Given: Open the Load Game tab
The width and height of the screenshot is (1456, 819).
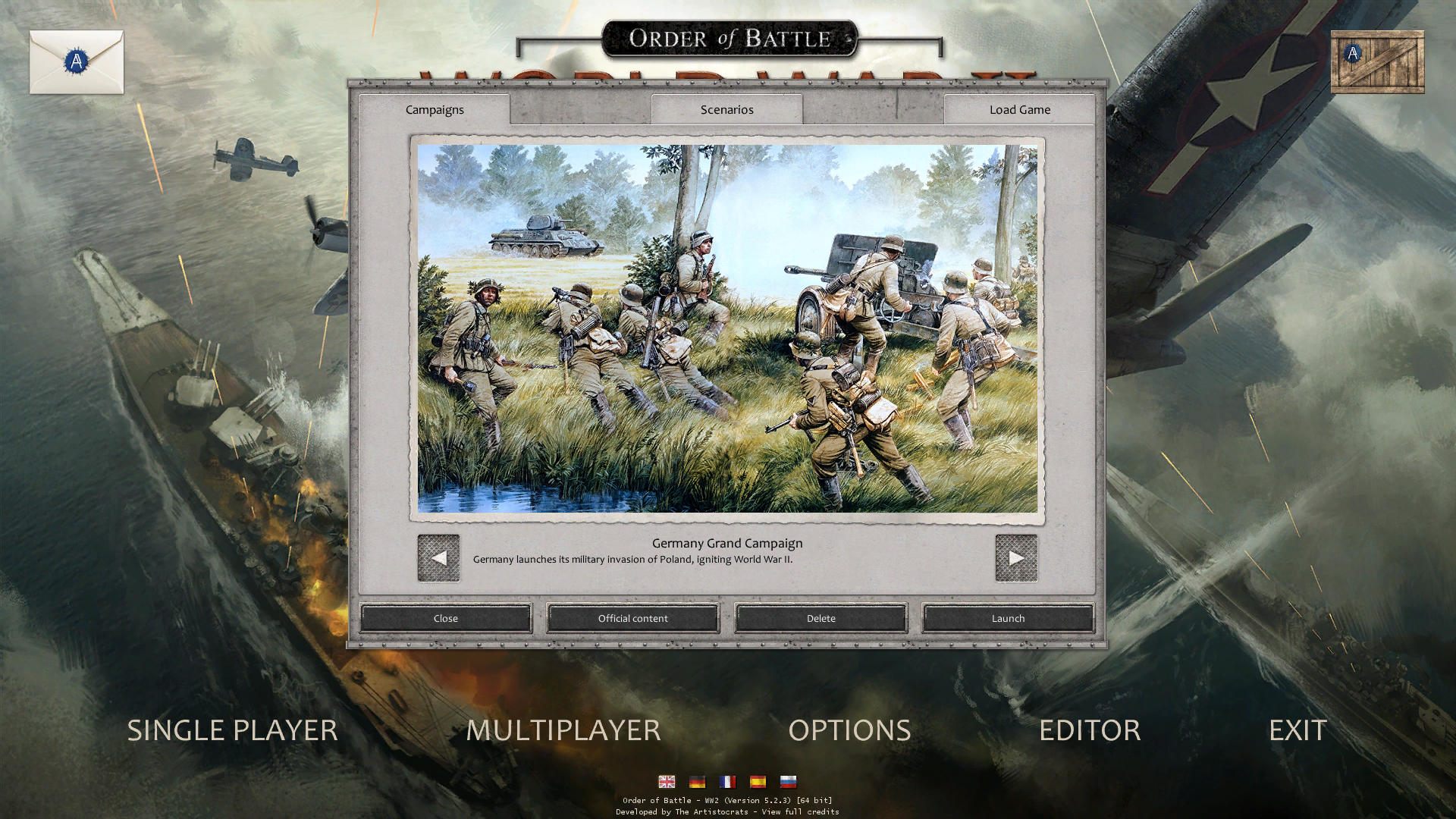Looking at the screenshot, I should (1018, 109).
